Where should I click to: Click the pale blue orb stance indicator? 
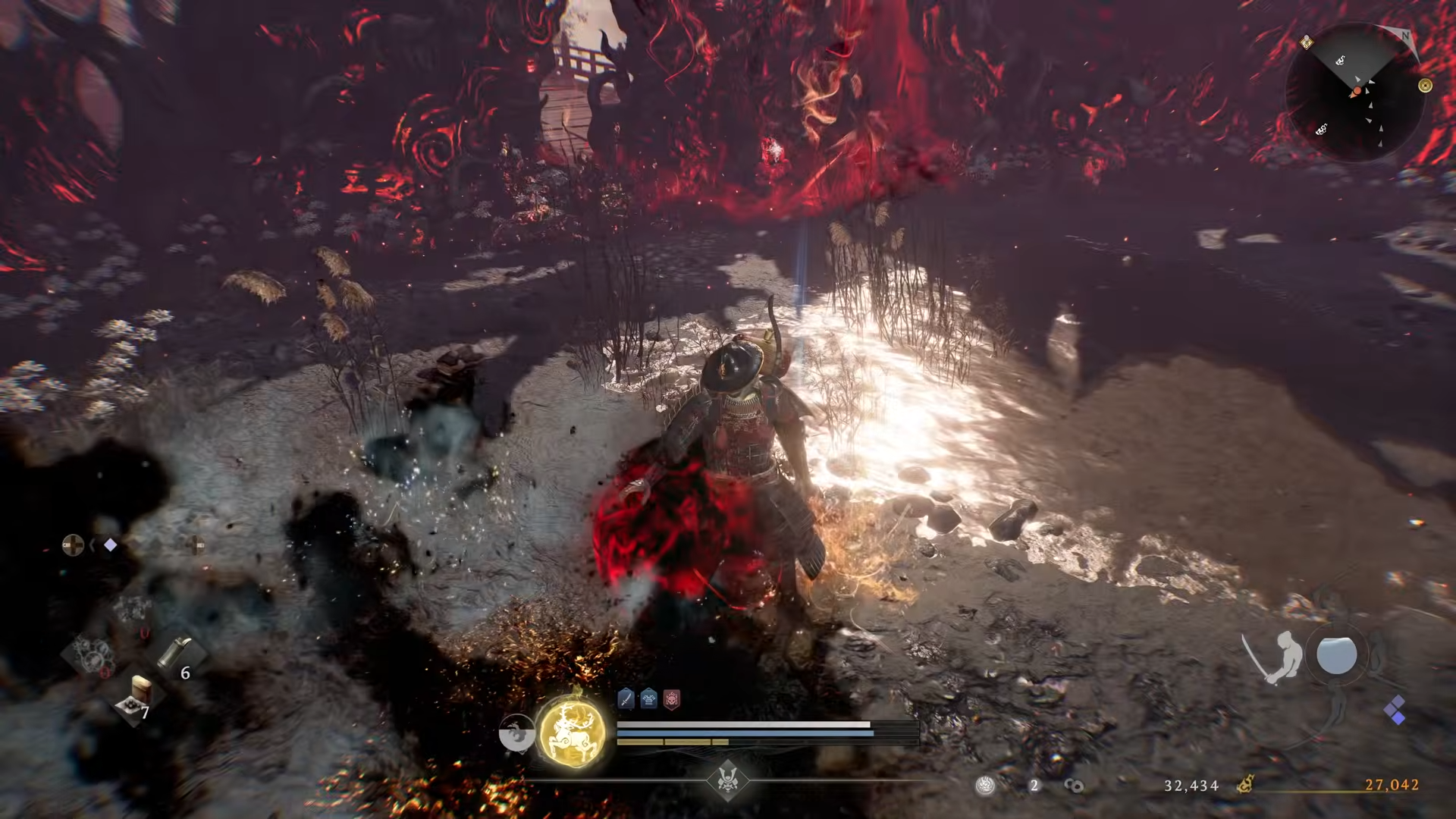[1336, 655]
